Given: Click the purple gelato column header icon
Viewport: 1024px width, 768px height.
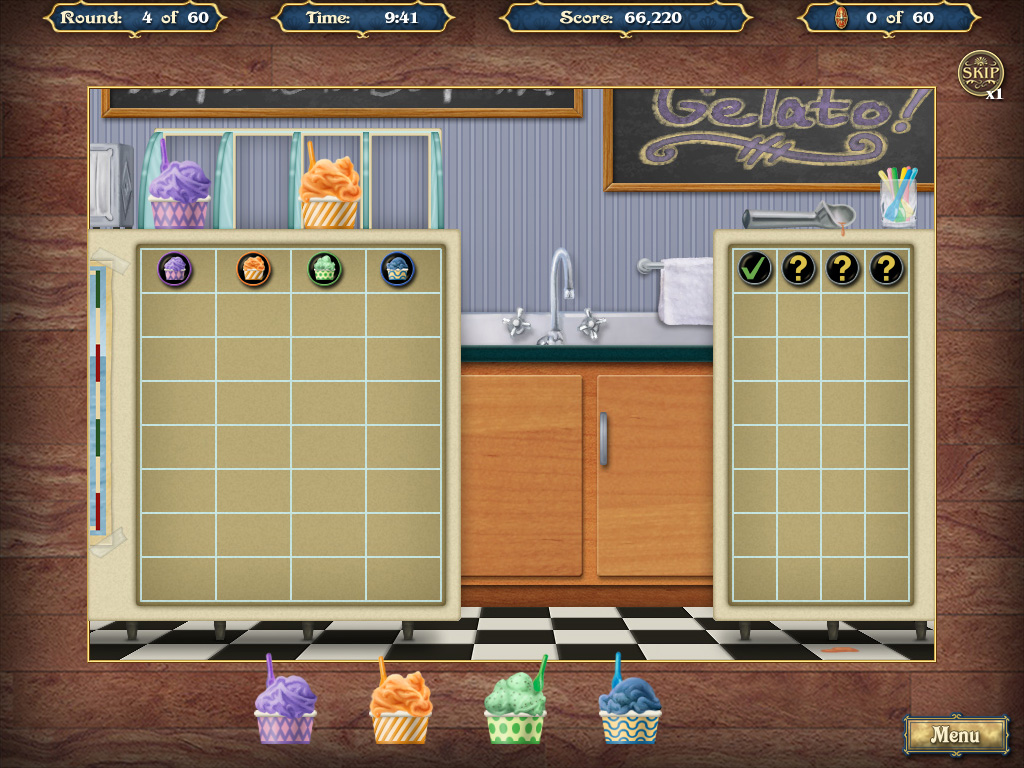Looking at the screenshot, I should [175, 268].
